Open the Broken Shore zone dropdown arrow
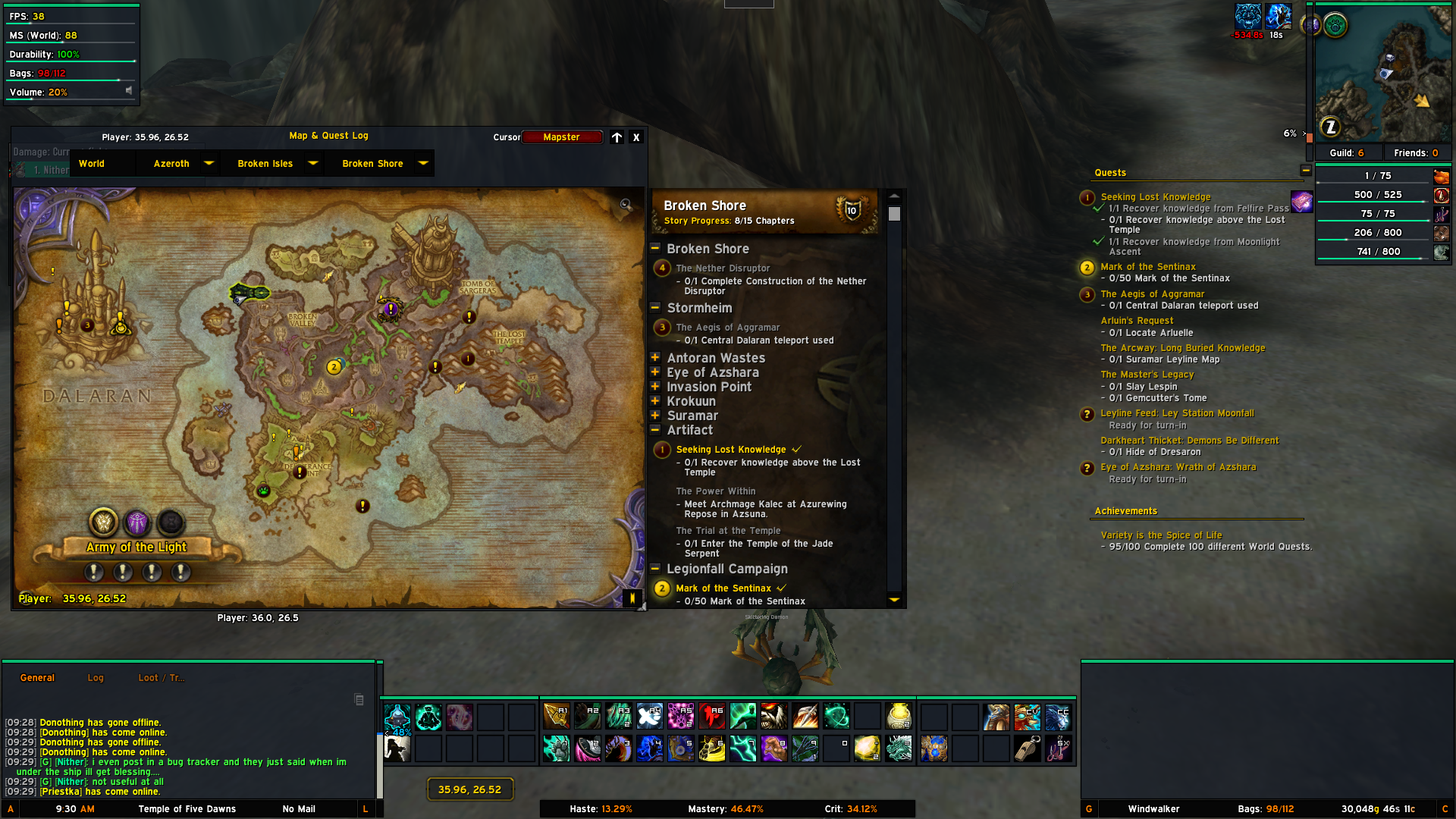The height and width of the screenshot is (819, 1456). pos(423,163)
